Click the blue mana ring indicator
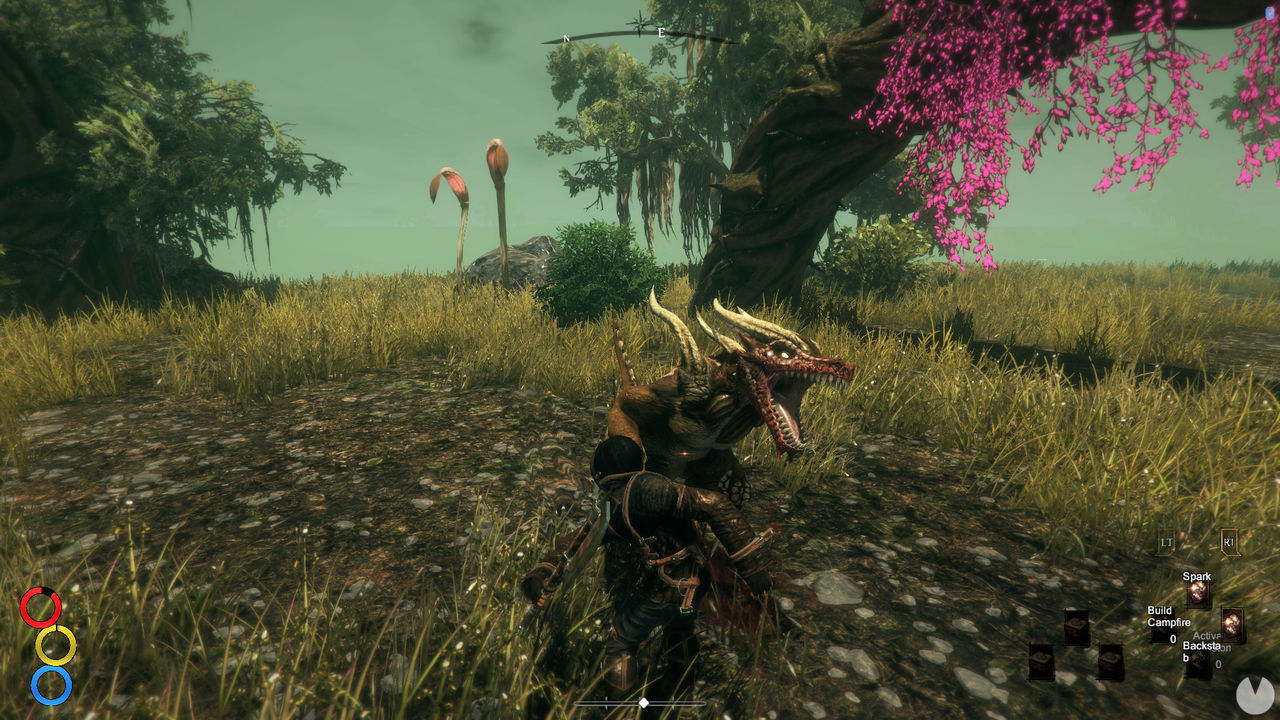Image resolution: width=1280 pixels, height=720 pixels. click(52, 686)
